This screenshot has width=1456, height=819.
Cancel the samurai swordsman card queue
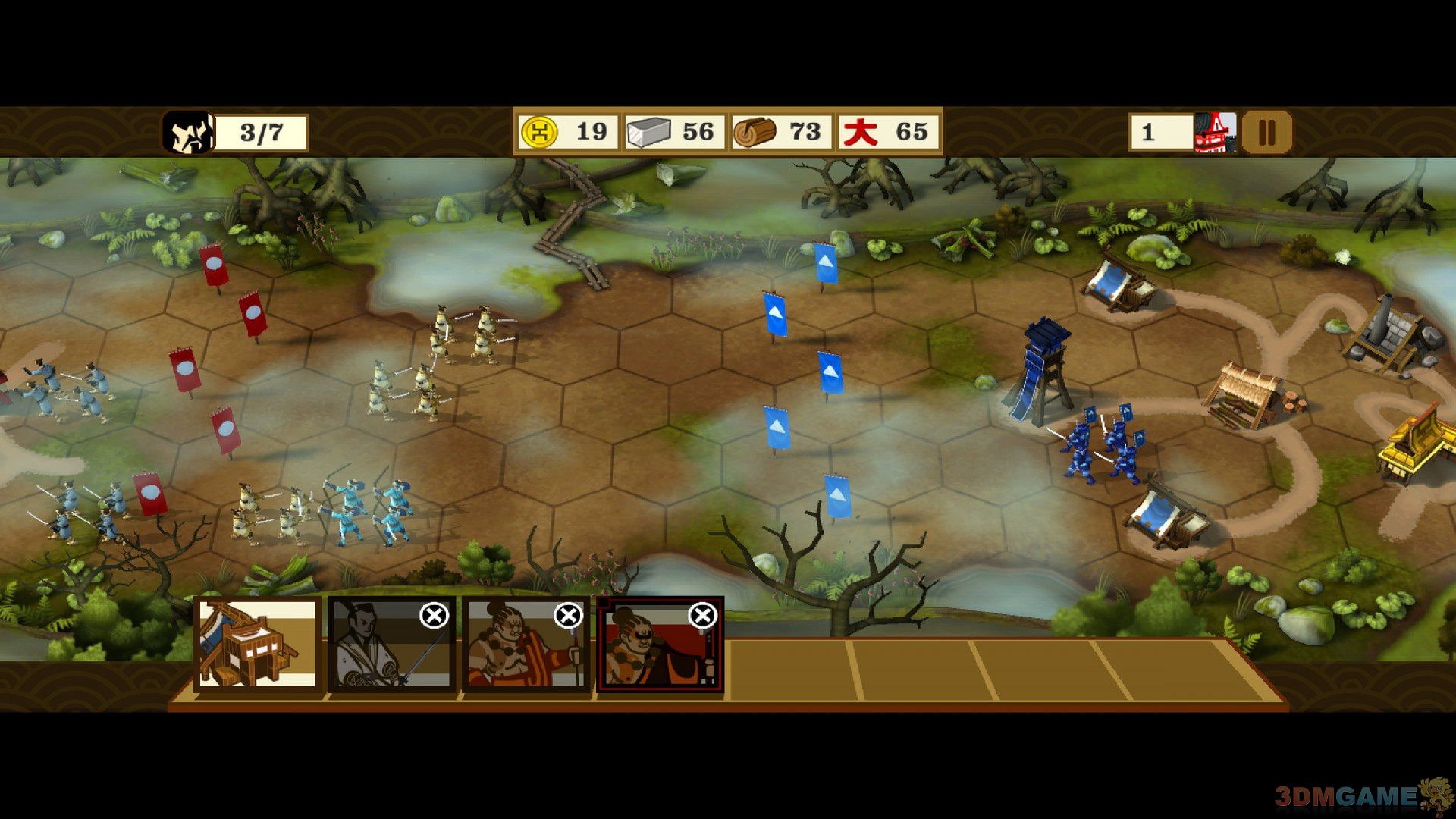tap(434, 616)
